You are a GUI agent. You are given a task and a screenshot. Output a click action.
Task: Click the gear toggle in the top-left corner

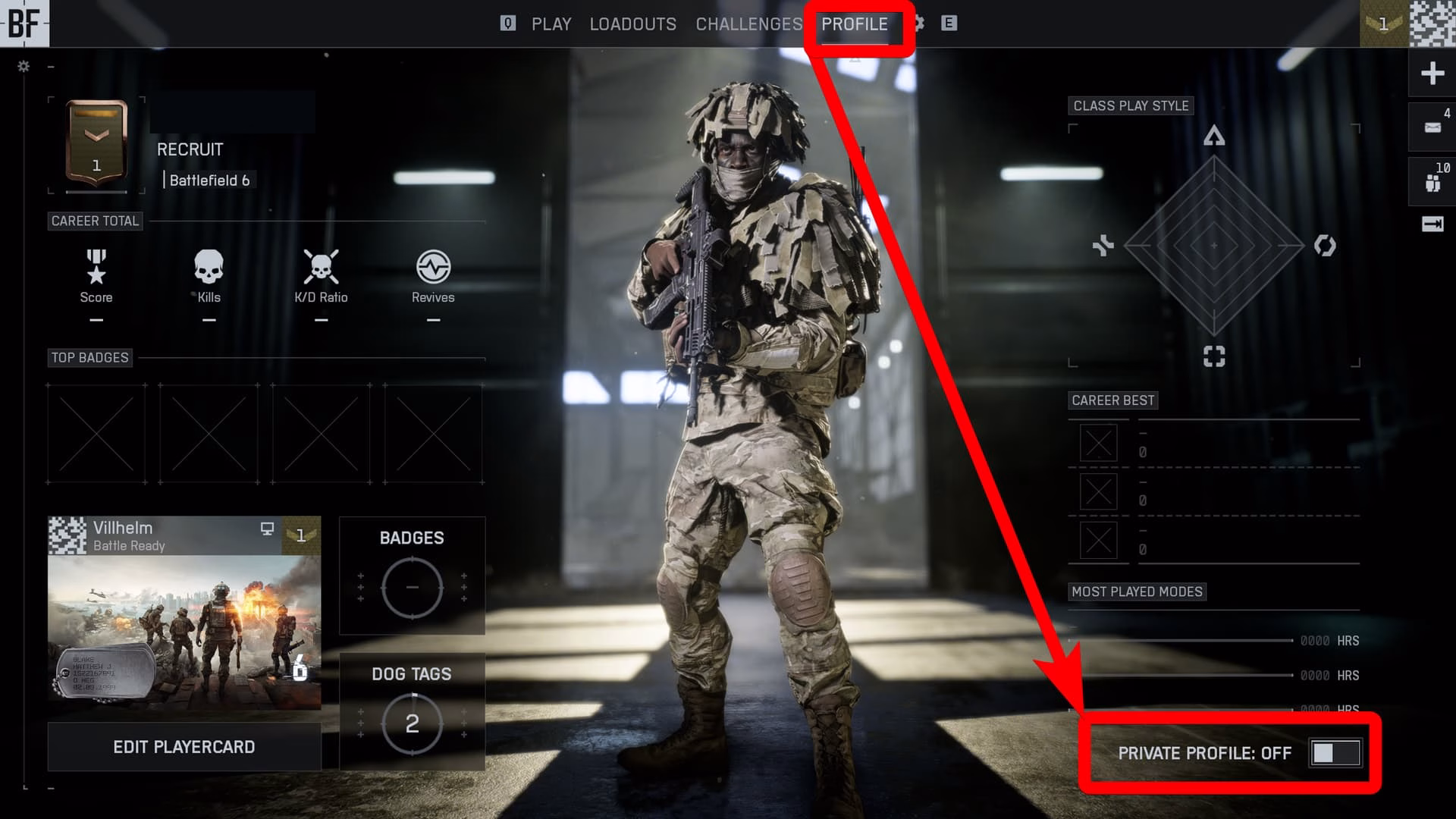(x=23, y=67)
